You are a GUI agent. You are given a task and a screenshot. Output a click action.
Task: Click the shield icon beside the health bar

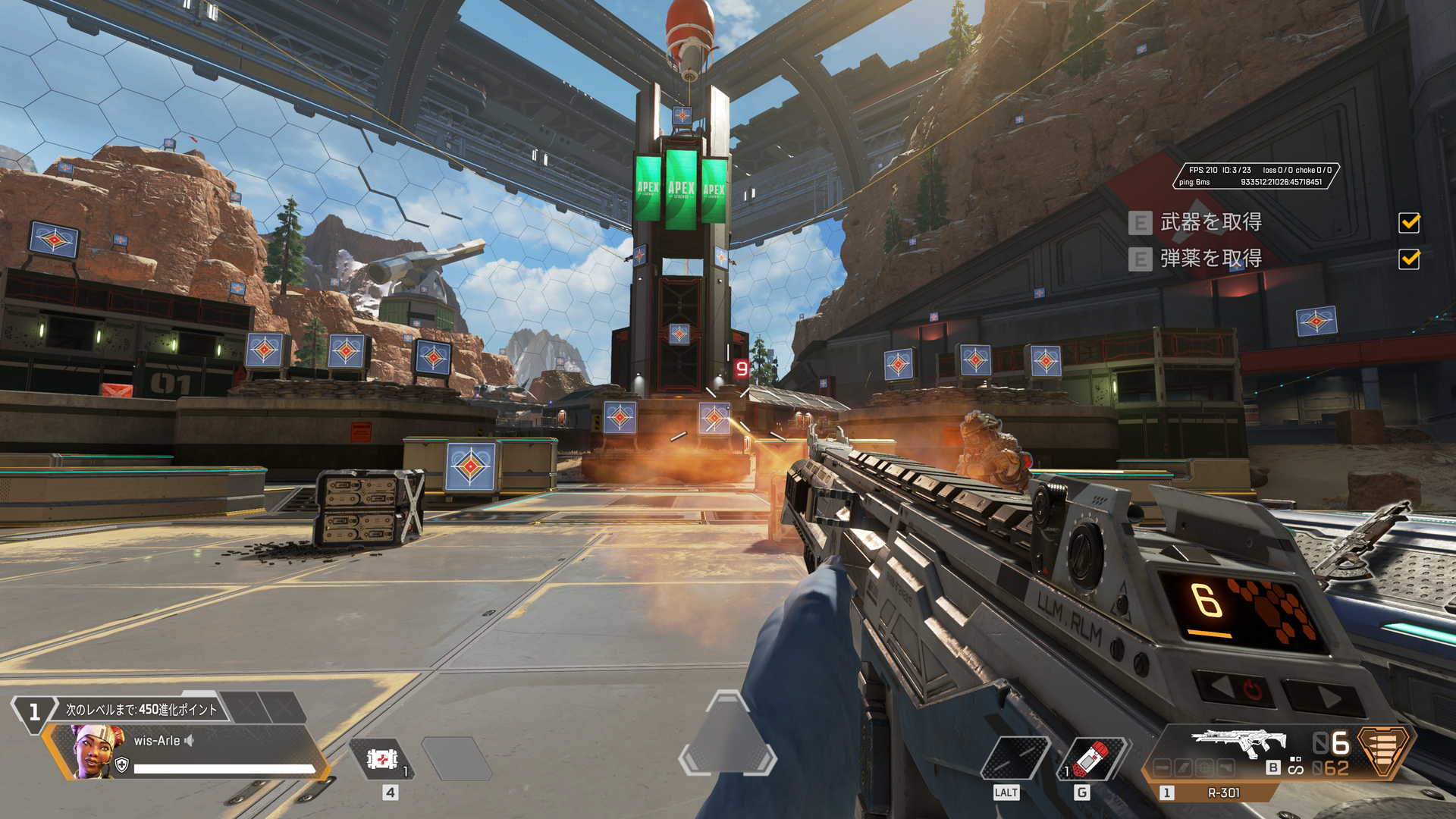pos(121,764)
